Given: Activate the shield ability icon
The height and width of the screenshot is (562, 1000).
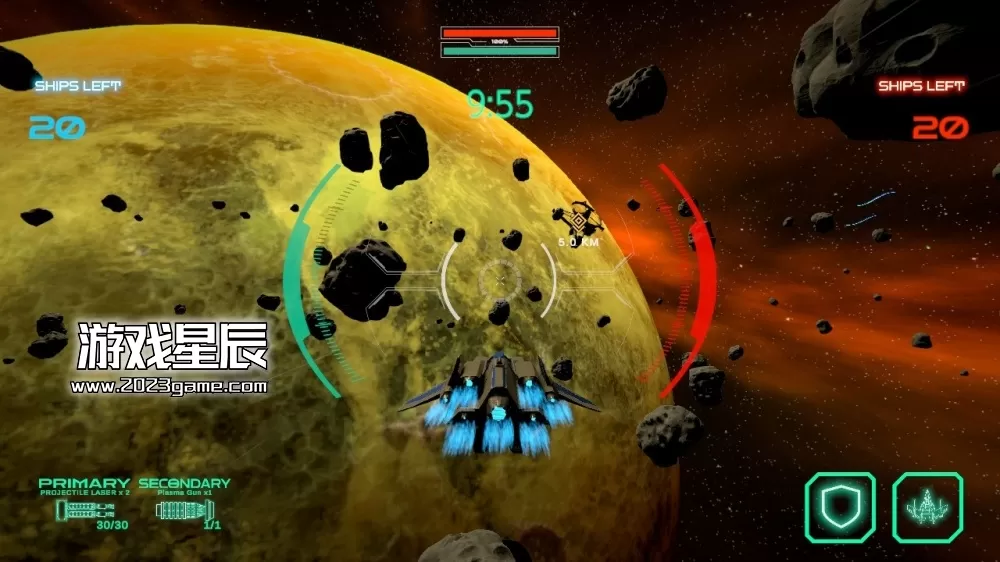Looking at the screenshot, I should click(840, 507).
